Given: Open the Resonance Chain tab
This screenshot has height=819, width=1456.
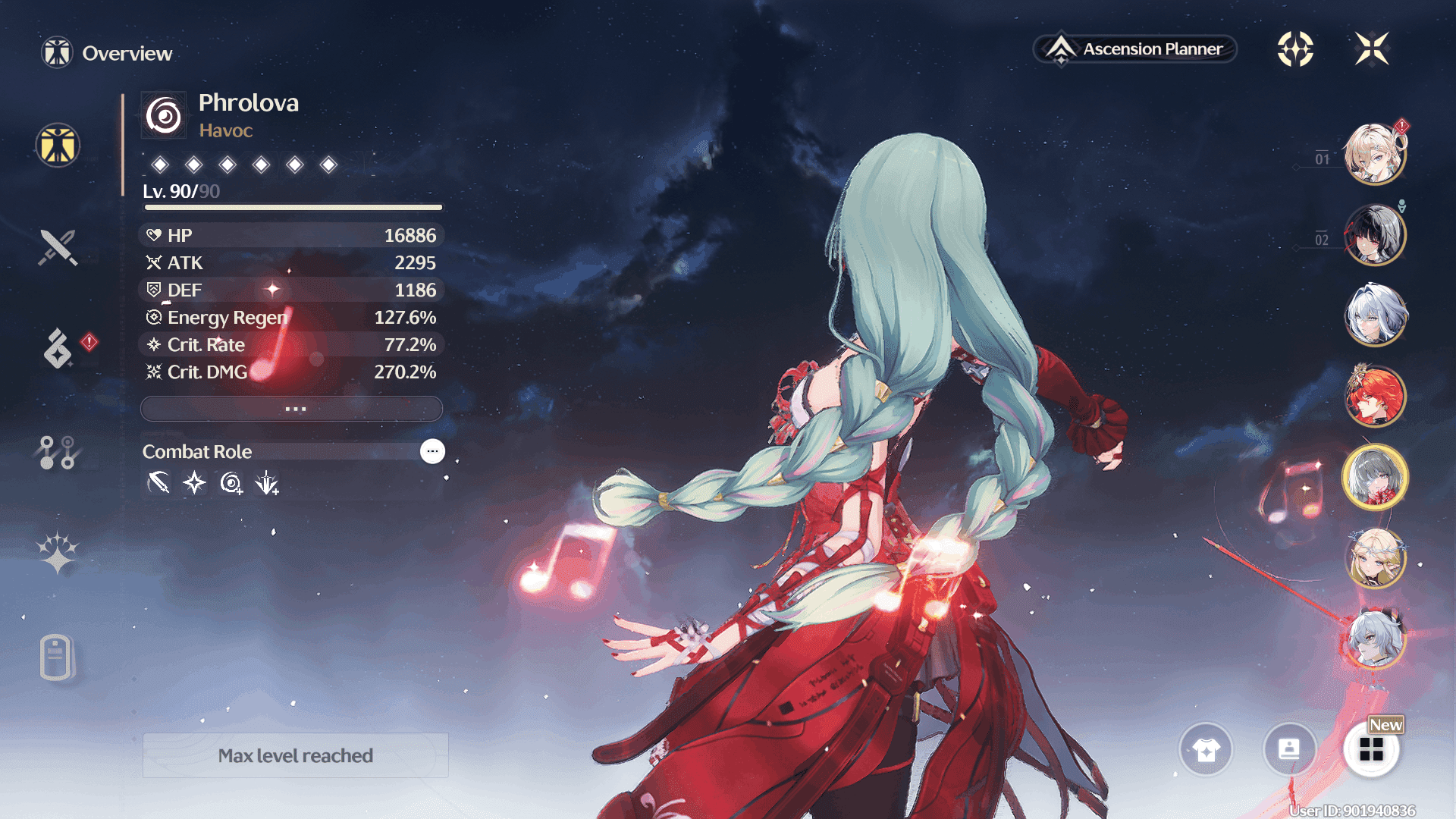Looking at the screenshot, I should pyautogui.click(x=58, y=553).
